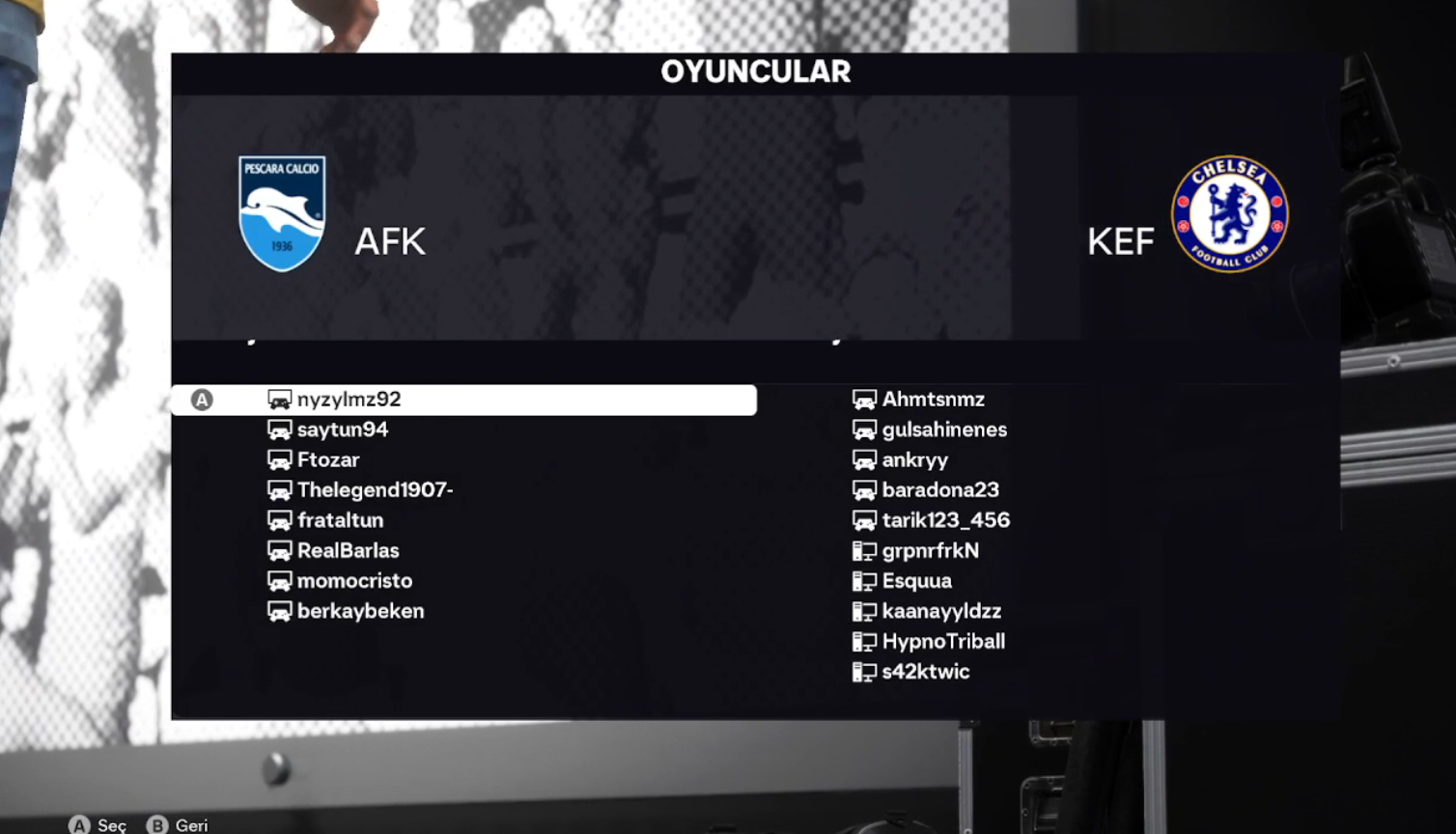Select player momocristo
Screen dimensions: 1456x834
(x=354, y=581)
